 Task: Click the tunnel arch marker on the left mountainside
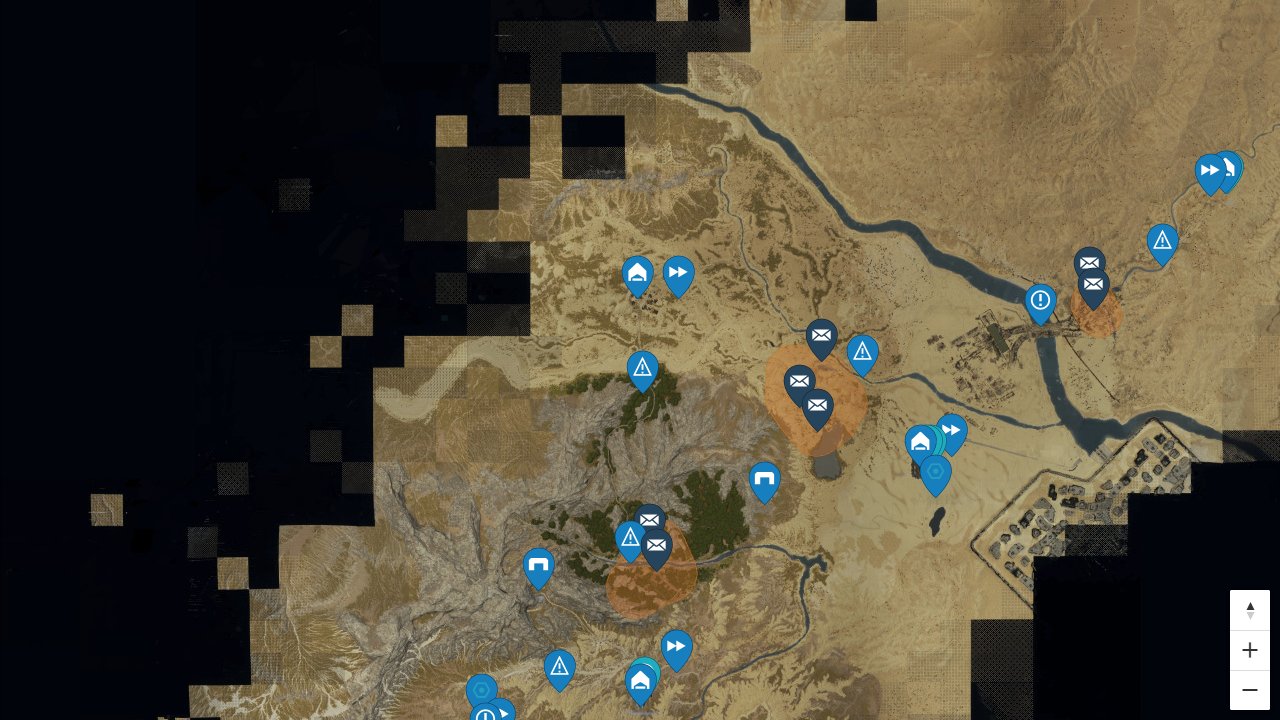click(x=538, y=567)
